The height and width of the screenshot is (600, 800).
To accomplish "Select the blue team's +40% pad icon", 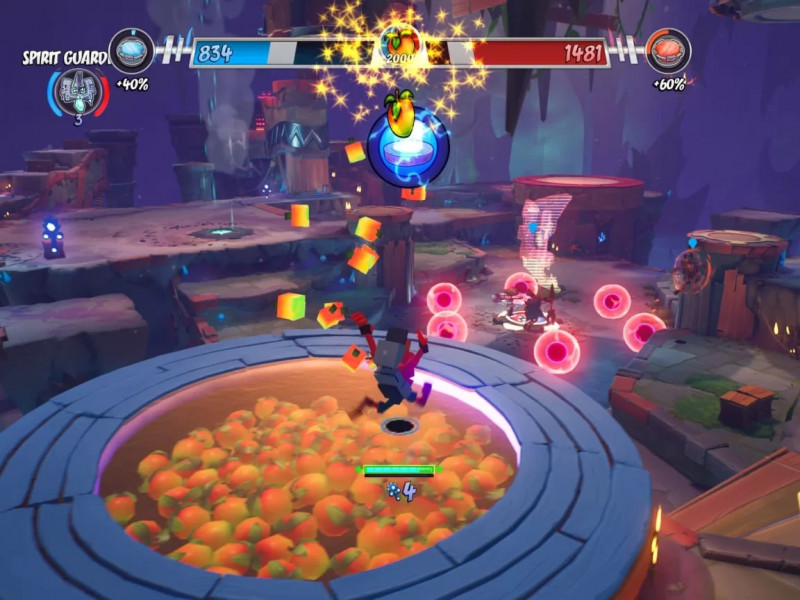I will click(x=131, y=50).
